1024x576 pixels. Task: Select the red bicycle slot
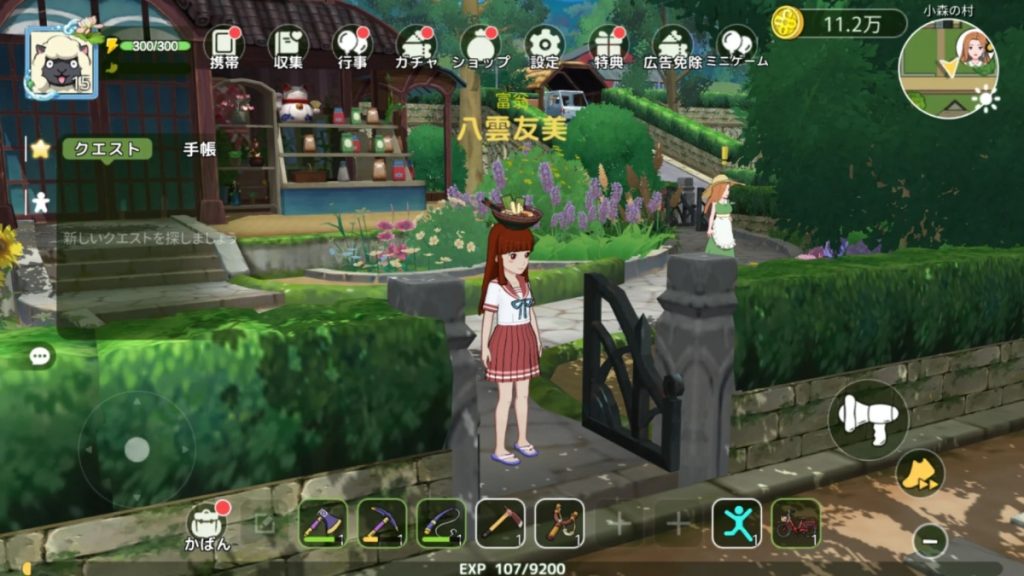(x=796, y=523)
